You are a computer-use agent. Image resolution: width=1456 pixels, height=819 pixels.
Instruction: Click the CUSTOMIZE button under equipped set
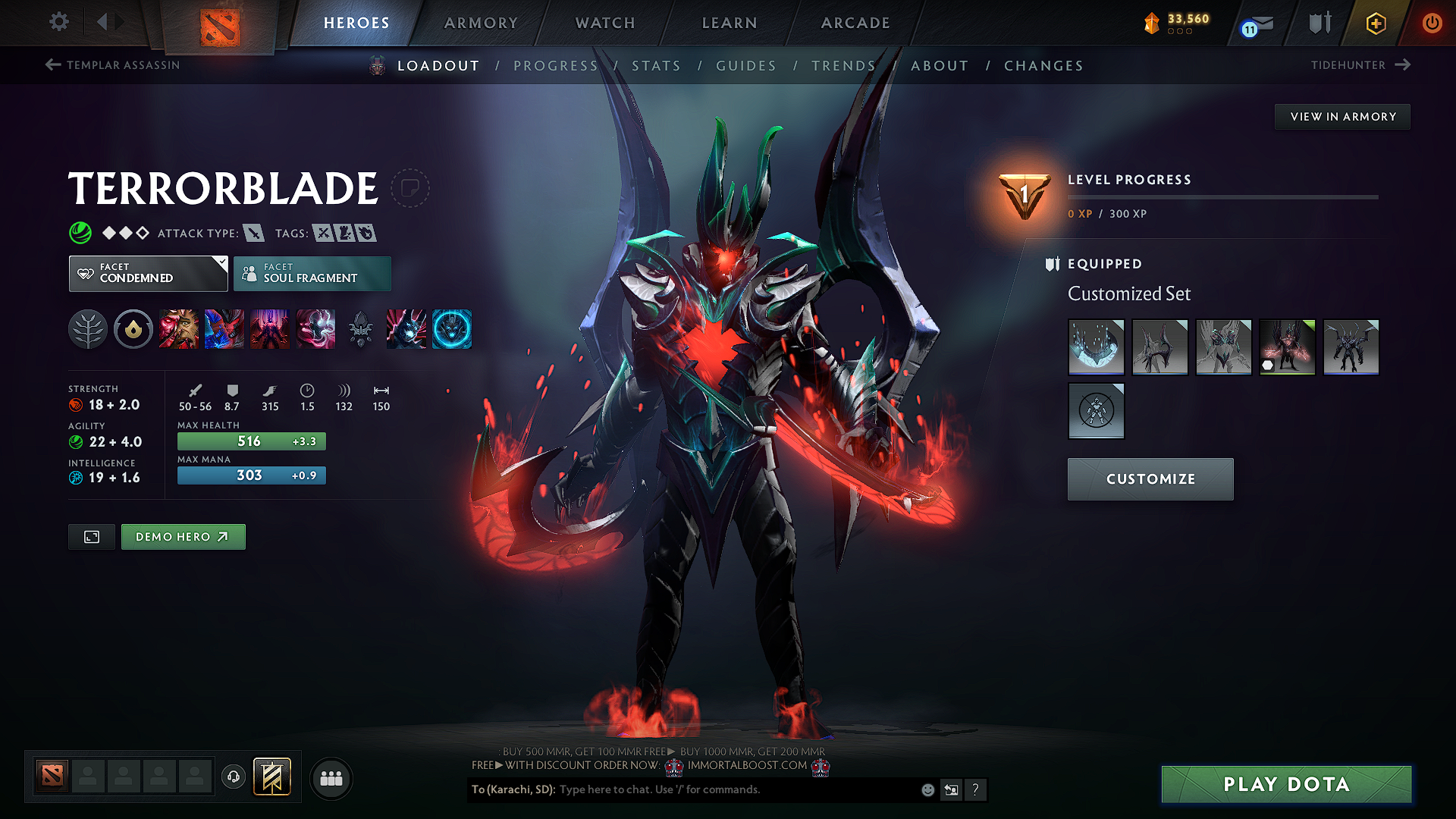click(x=1150, y=479)
